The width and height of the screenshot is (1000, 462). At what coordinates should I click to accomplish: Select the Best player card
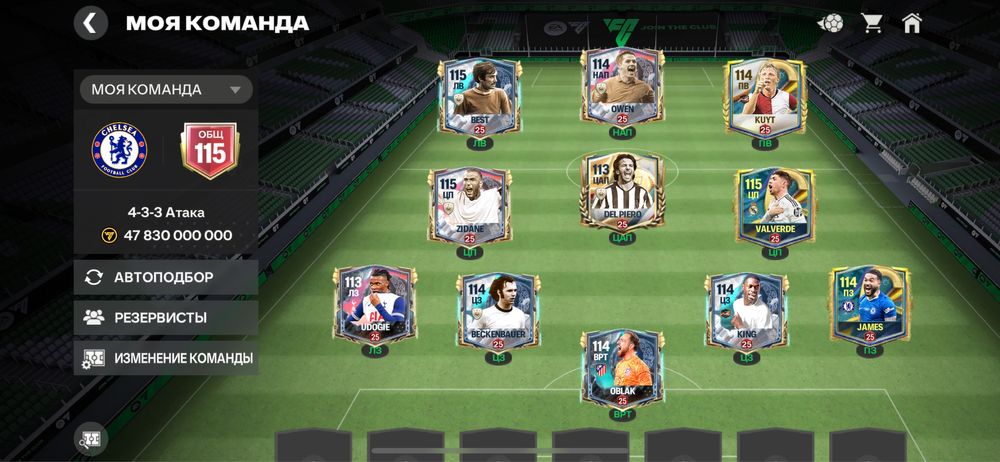473,96
